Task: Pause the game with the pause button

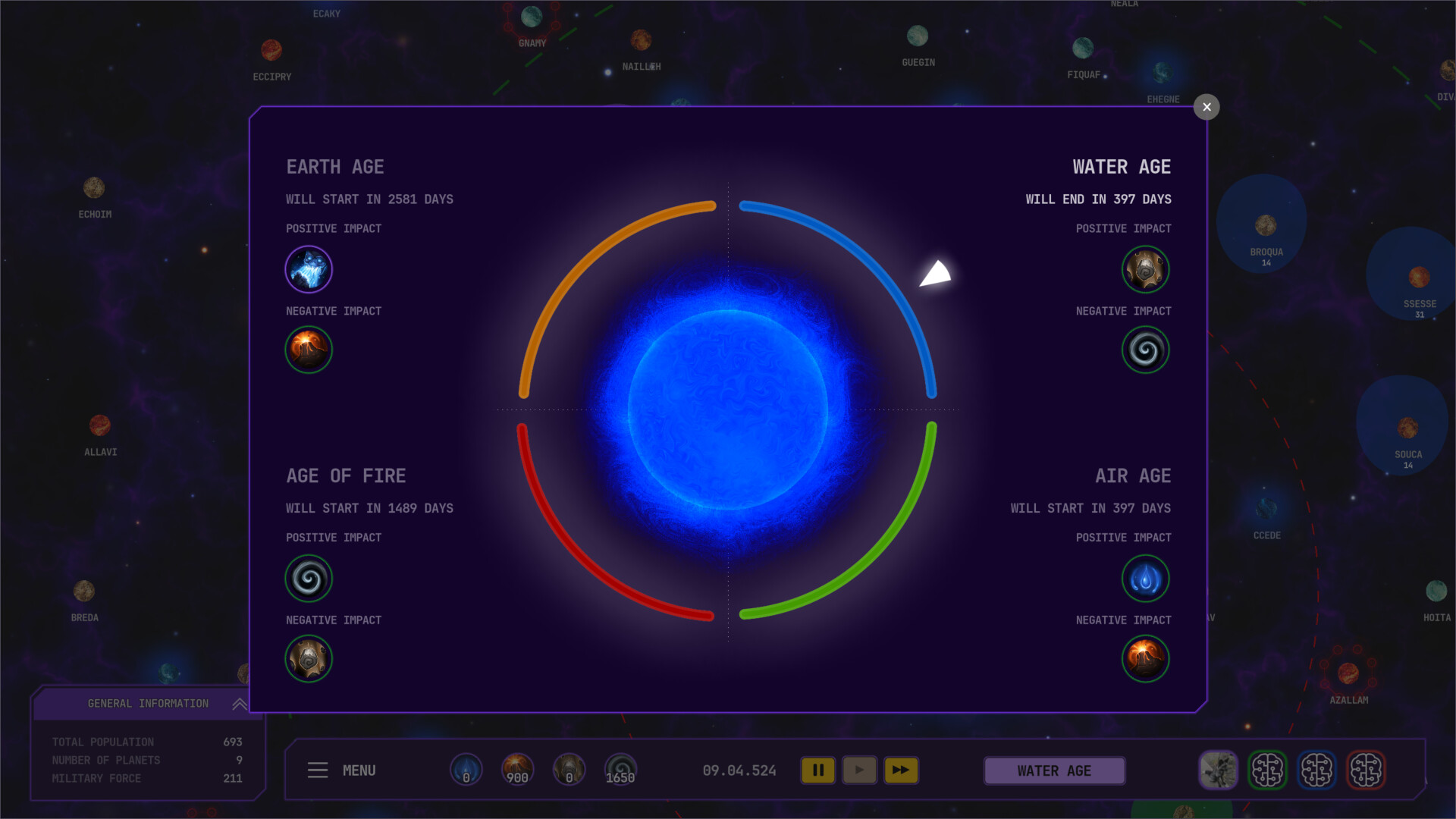Action: [x=818, y=770]
